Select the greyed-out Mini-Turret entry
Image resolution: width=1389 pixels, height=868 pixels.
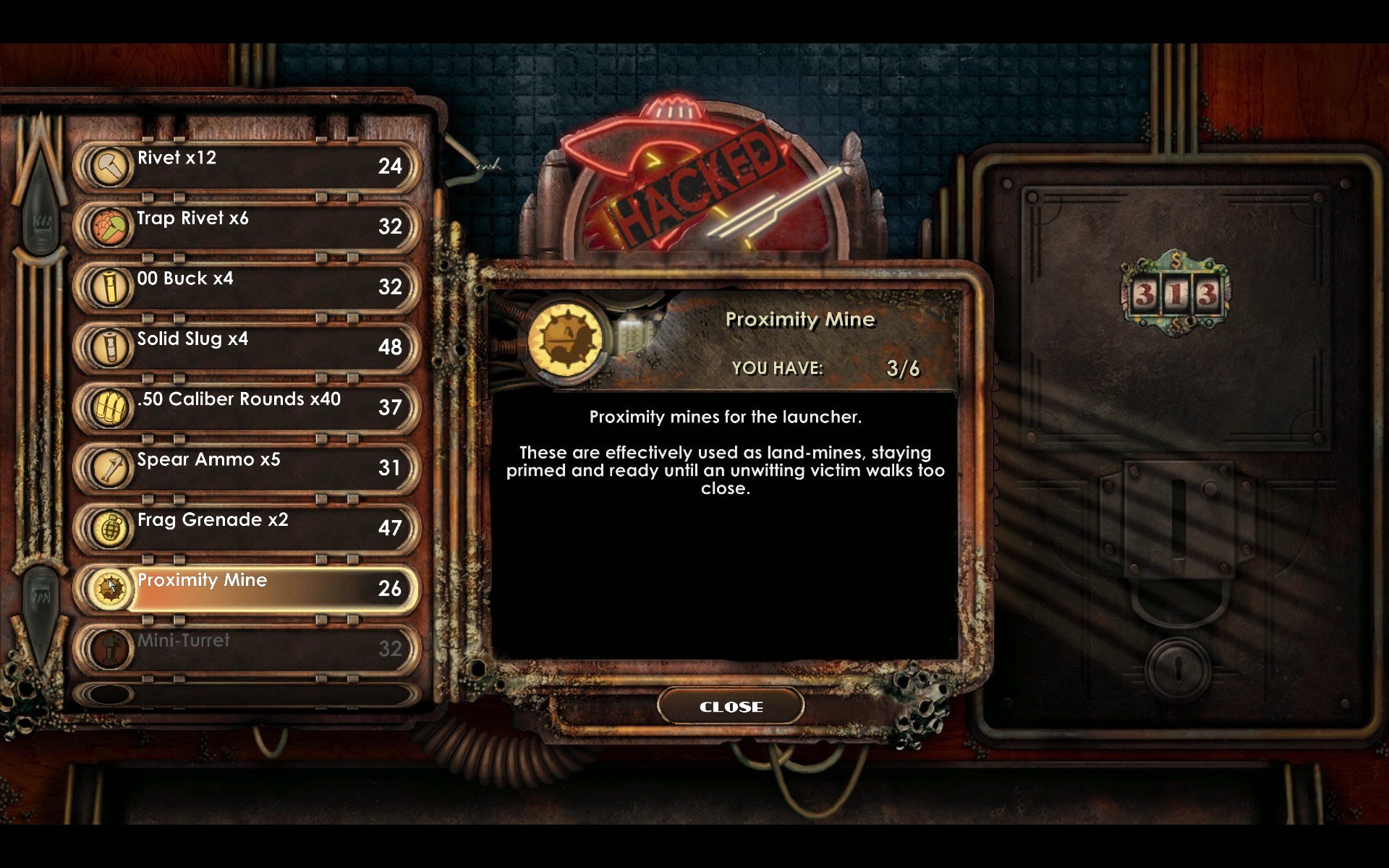(x=246, y=648)
